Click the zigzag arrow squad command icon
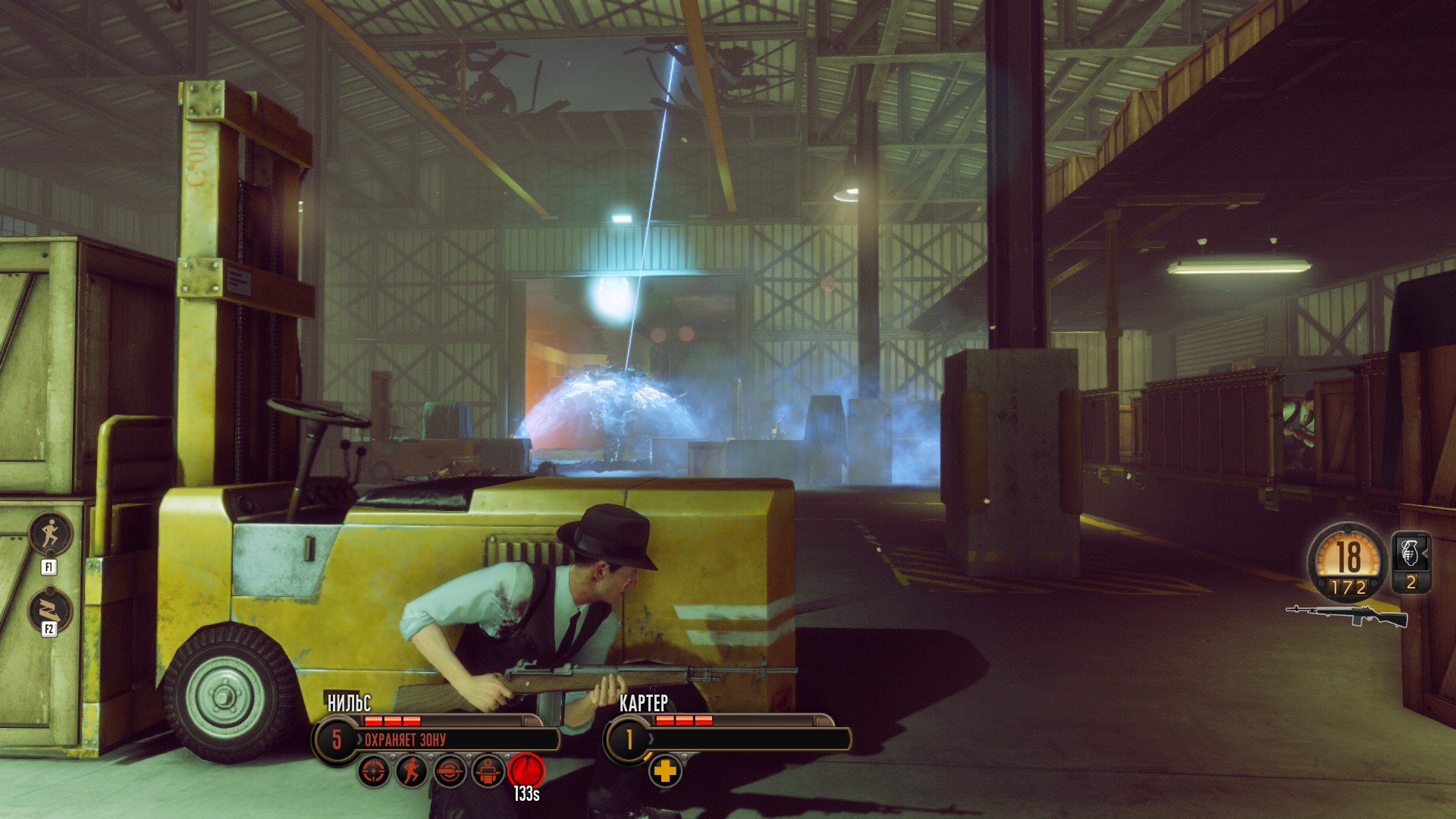The width and height of the screenshot is (1456, 819). (50, 610)
